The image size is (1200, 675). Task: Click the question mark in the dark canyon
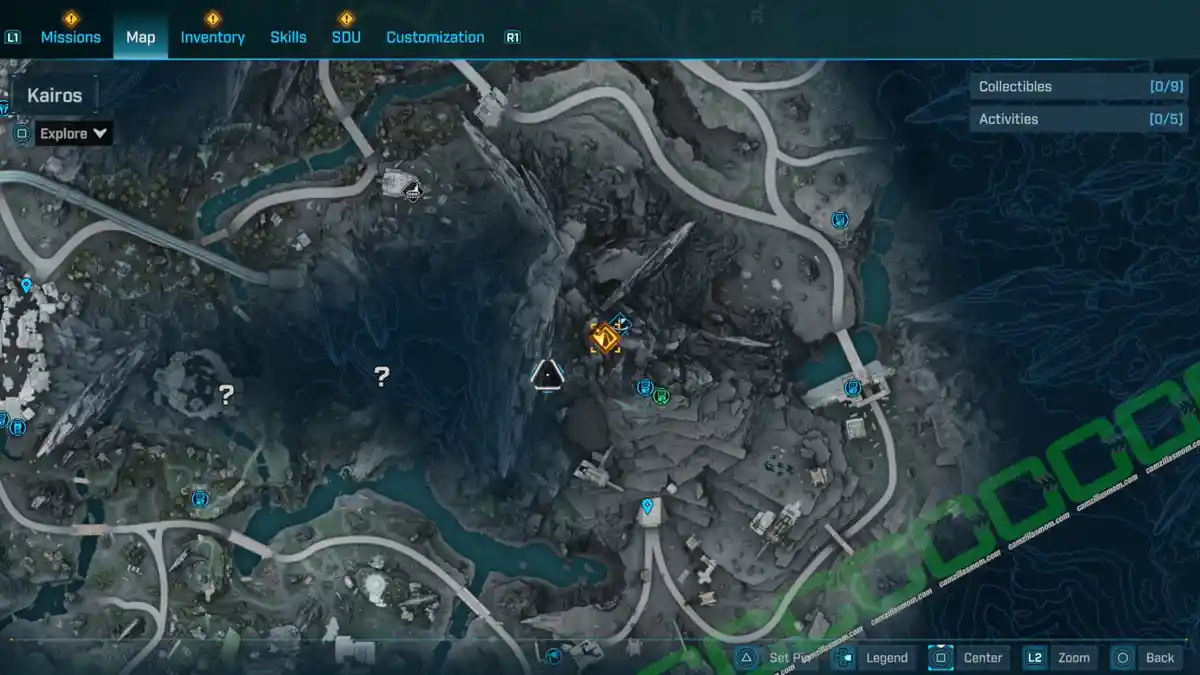click(381, 376)
